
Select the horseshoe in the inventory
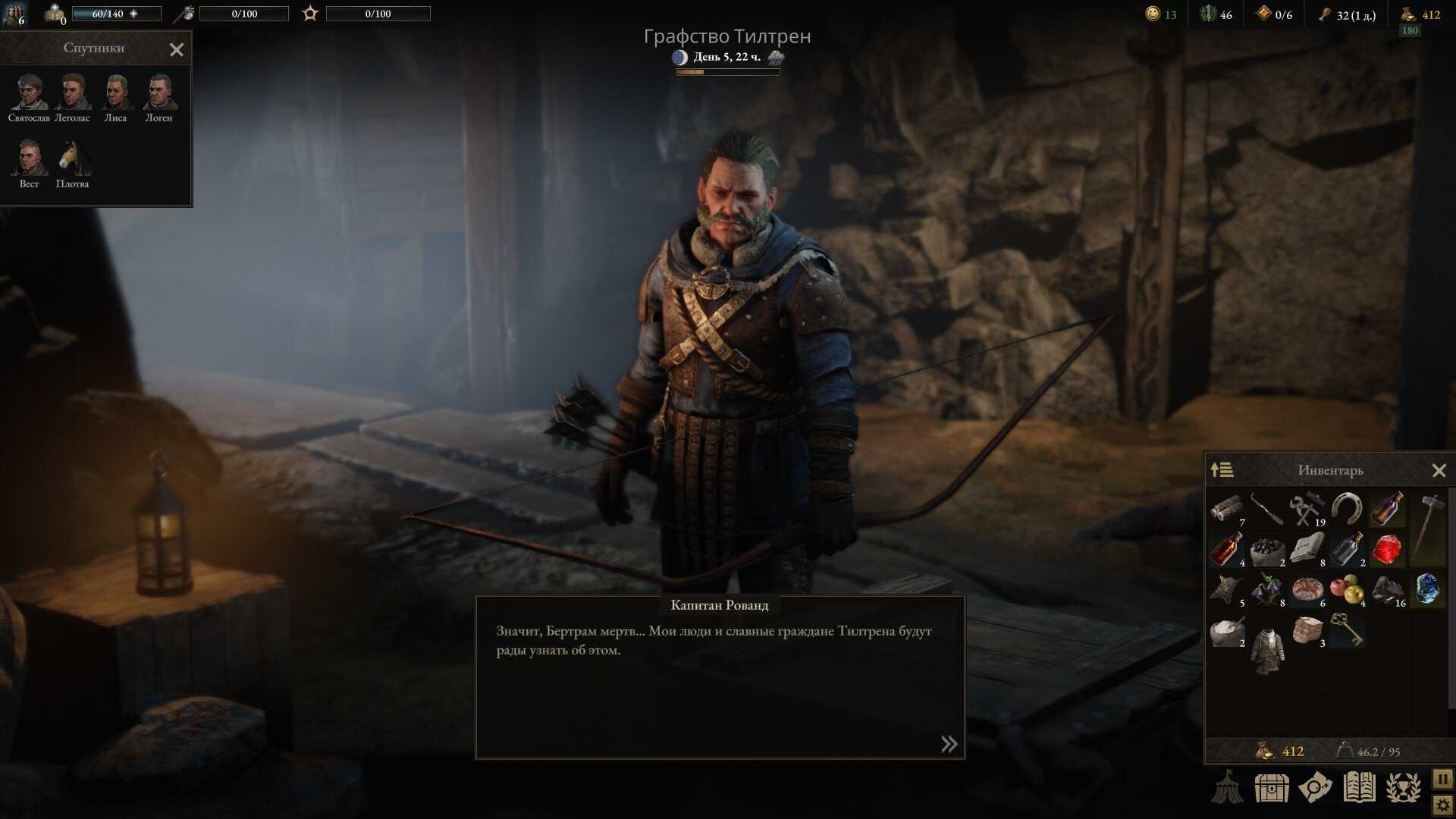[1347, 509]
